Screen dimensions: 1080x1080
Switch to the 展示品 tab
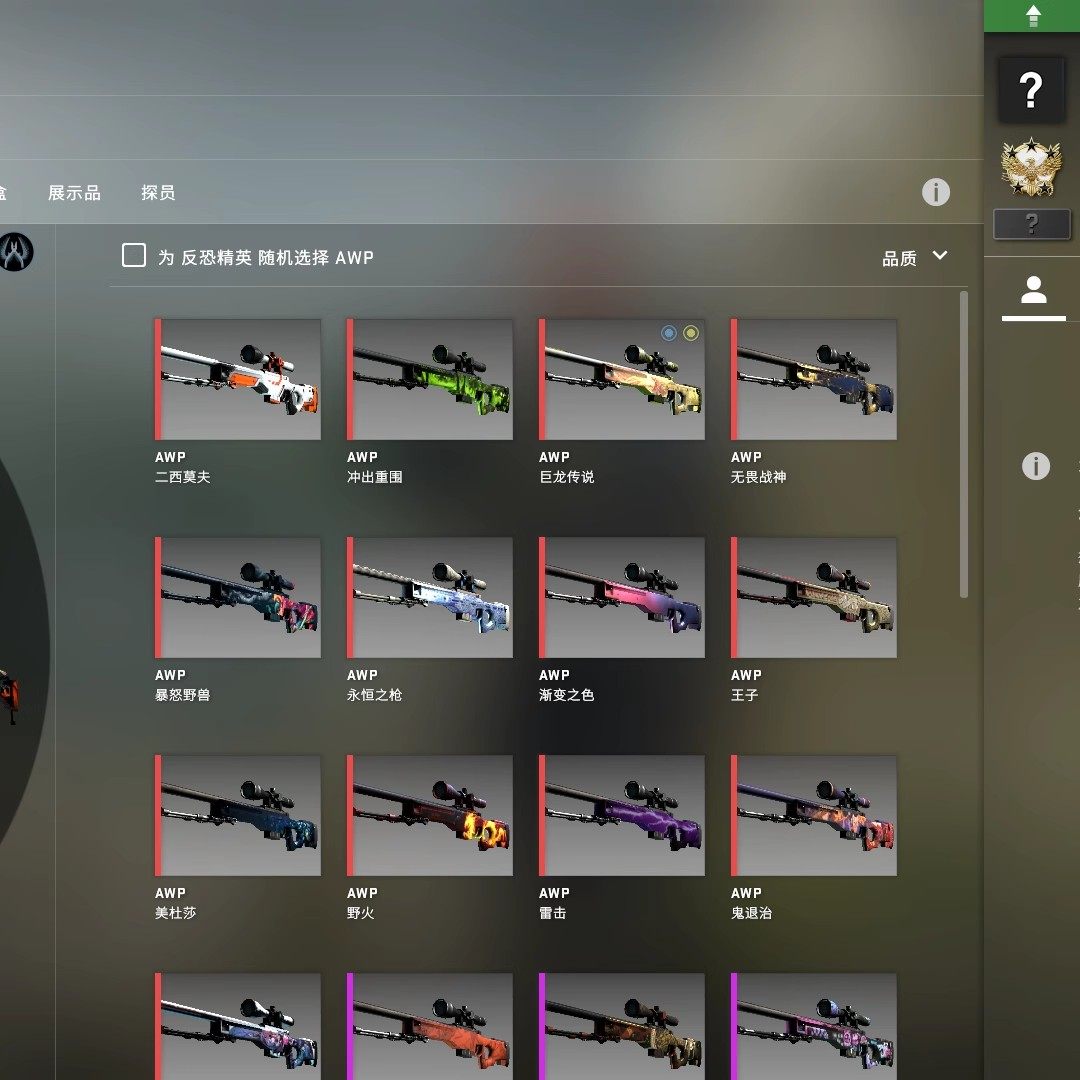[x=74, y=193]
